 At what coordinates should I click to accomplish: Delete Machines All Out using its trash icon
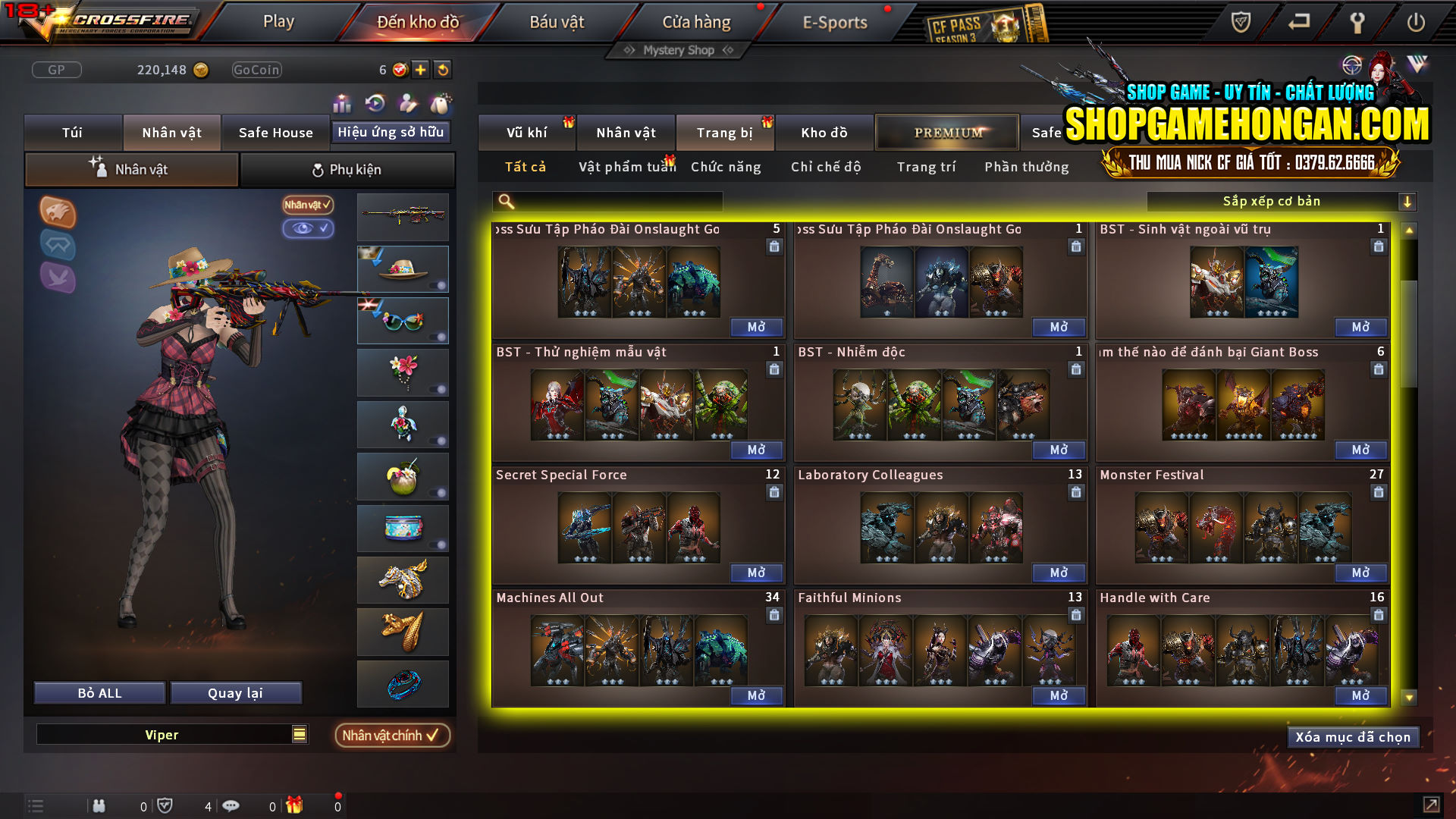[x=774, y=616]
